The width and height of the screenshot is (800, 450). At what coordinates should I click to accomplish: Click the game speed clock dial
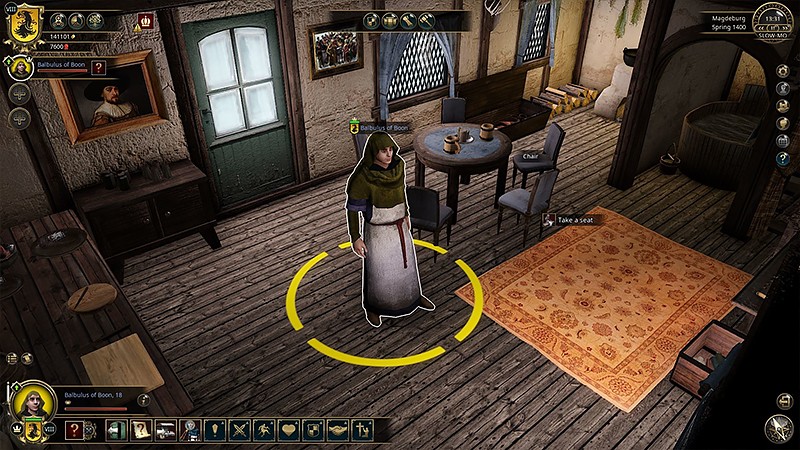tap(772, 17)
